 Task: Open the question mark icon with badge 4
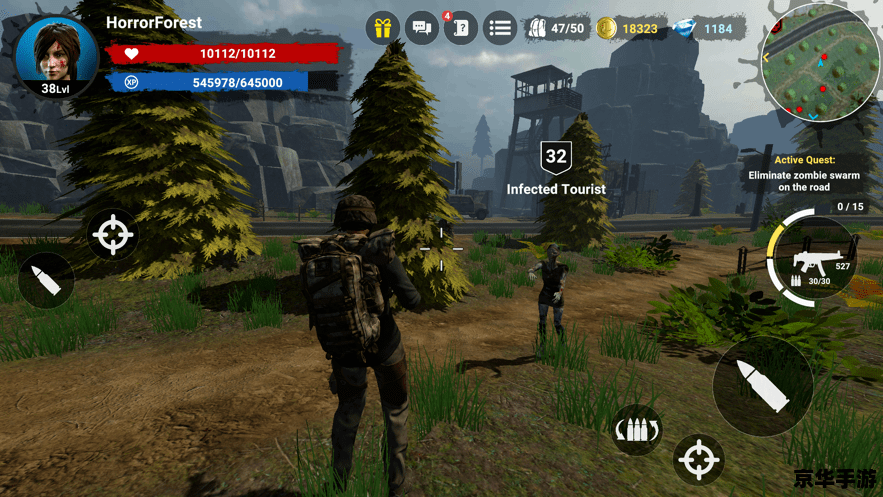460,28
